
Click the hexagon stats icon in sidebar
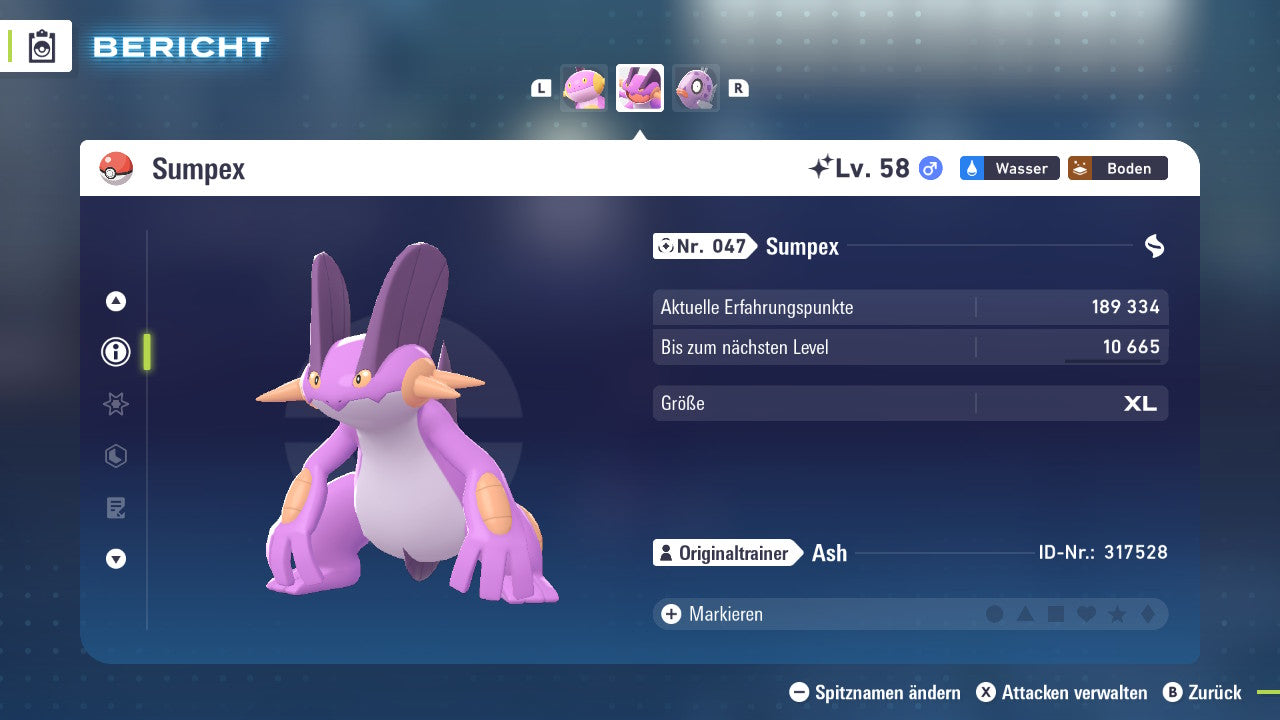[x=115, y=456]
